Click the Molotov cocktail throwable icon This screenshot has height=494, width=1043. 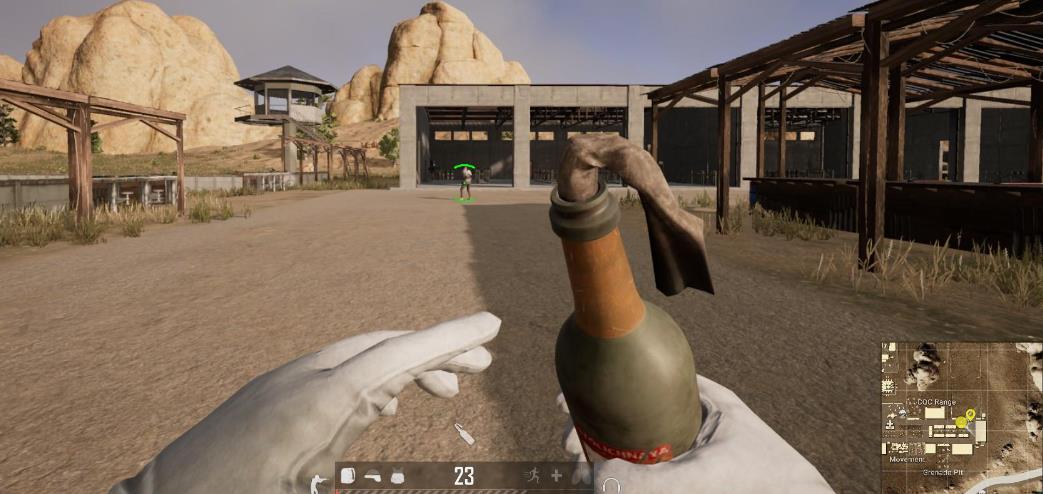click(x=465, y=434)
